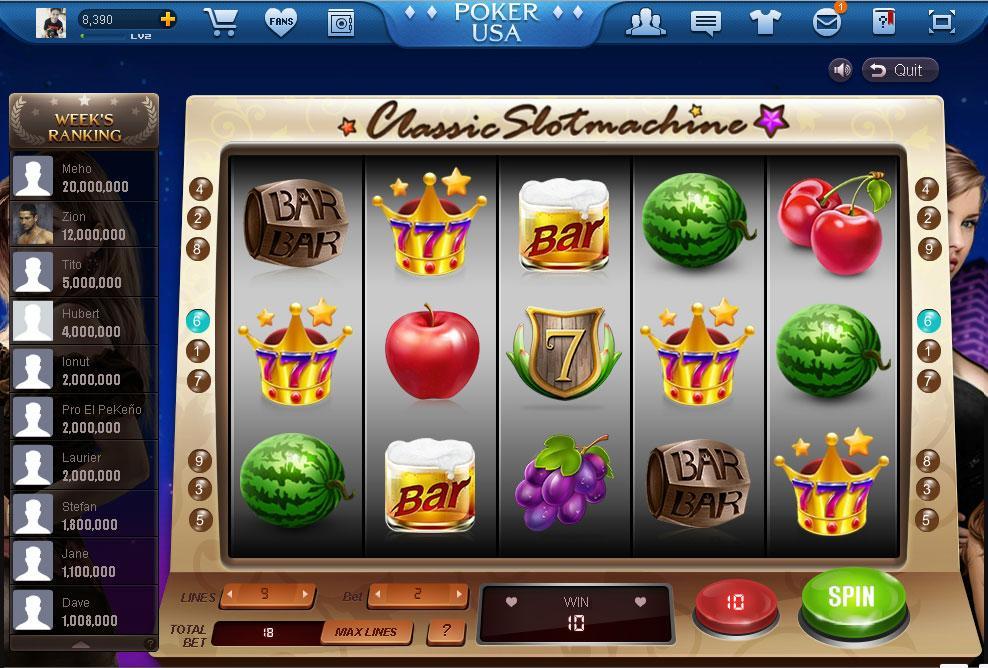The height and width of the screenshot is (668, 988).
Task: Open the chat speech bubble
Action: [706, 21]
